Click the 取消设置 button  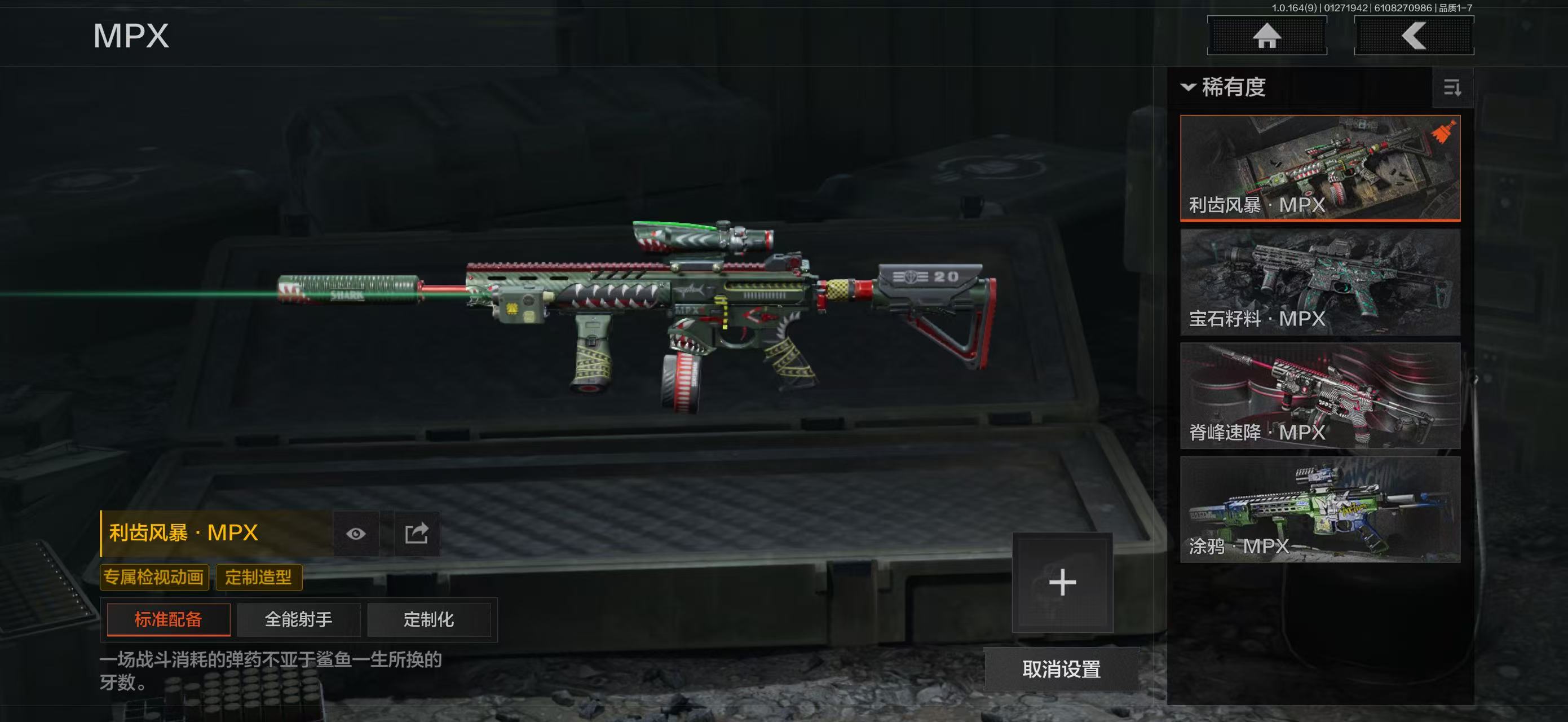(x=1061, y=670)
